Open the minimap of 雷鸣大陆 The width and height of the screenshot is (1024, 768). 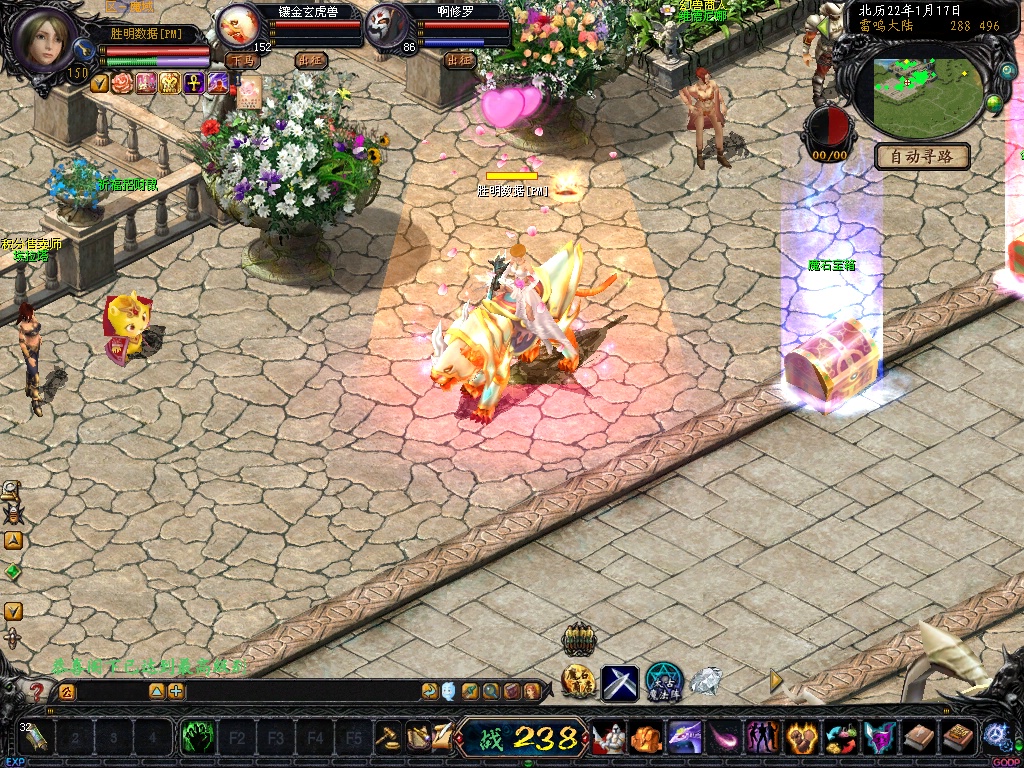pyautogui.click(x=924, y=92)
